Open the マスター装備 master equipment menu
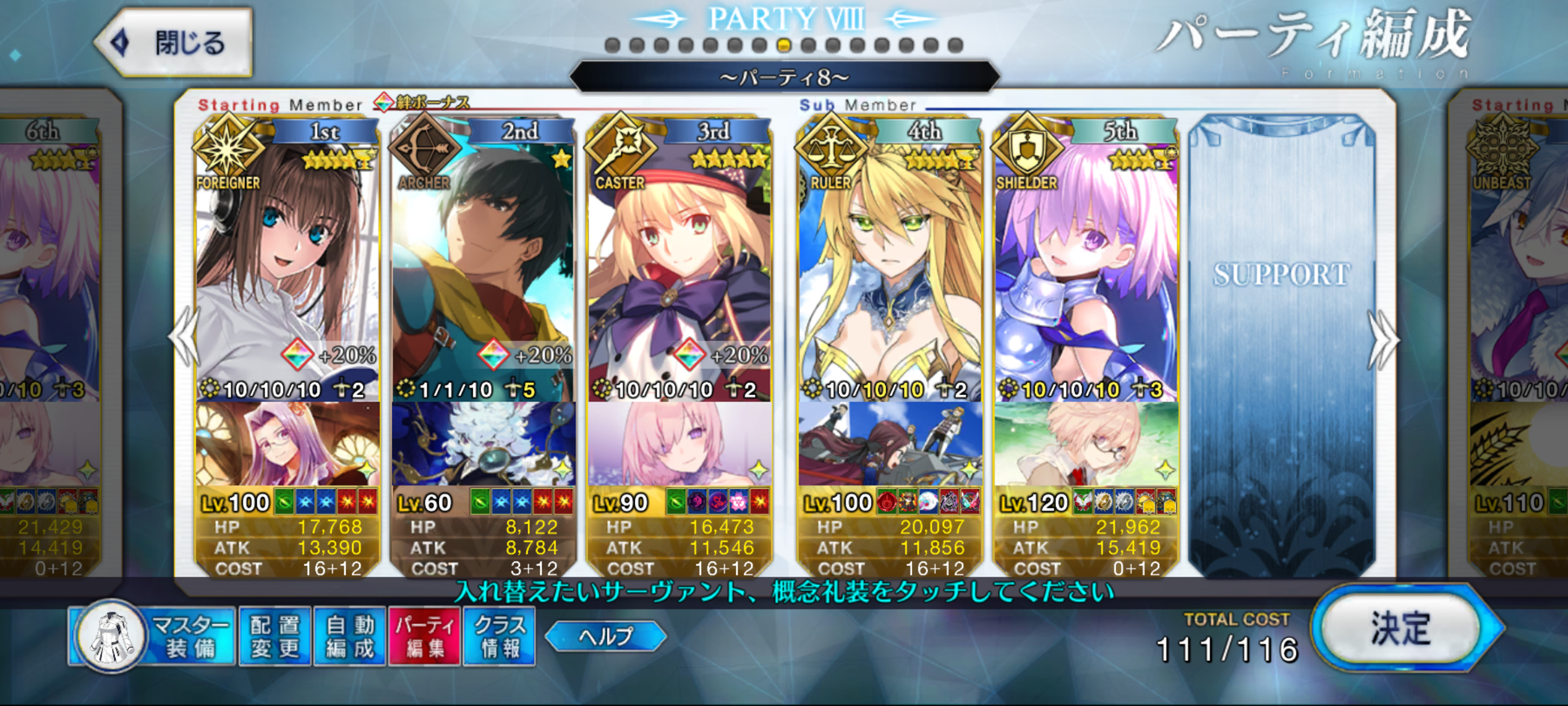This screenshot has width=1568, height=706. click(153, 637)
